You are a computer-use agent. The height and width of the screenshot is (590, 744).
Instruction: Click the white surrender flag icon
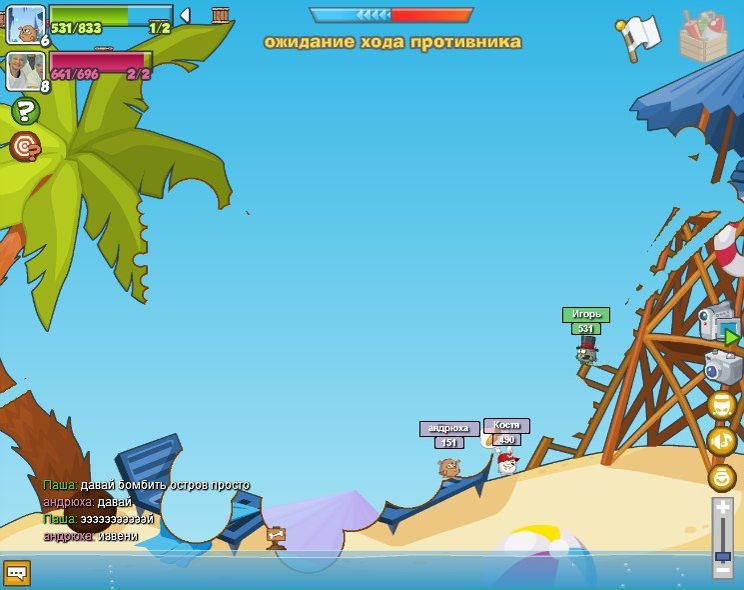click(639, 36)
